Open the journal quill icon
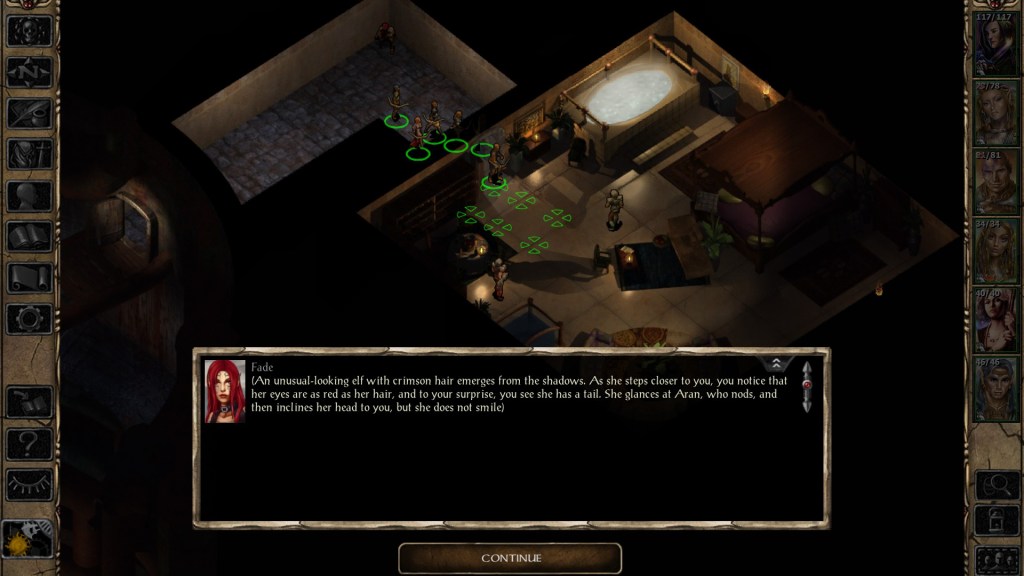Viewport: 1024px width, 576px height. tap(29, 113)
